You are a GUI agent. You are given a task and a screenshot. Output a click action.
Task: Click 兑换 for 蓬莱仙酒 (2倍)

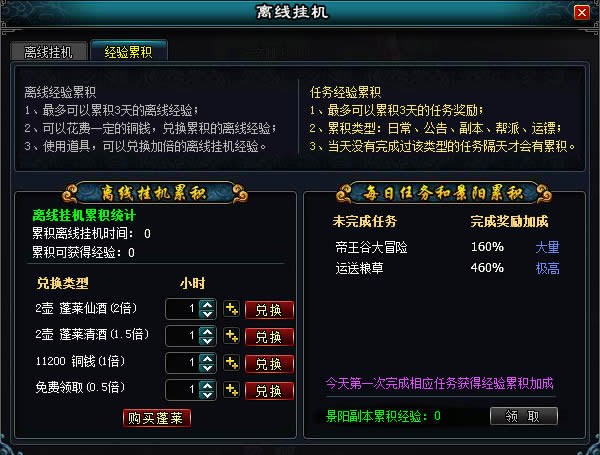[x=269, y=310]
